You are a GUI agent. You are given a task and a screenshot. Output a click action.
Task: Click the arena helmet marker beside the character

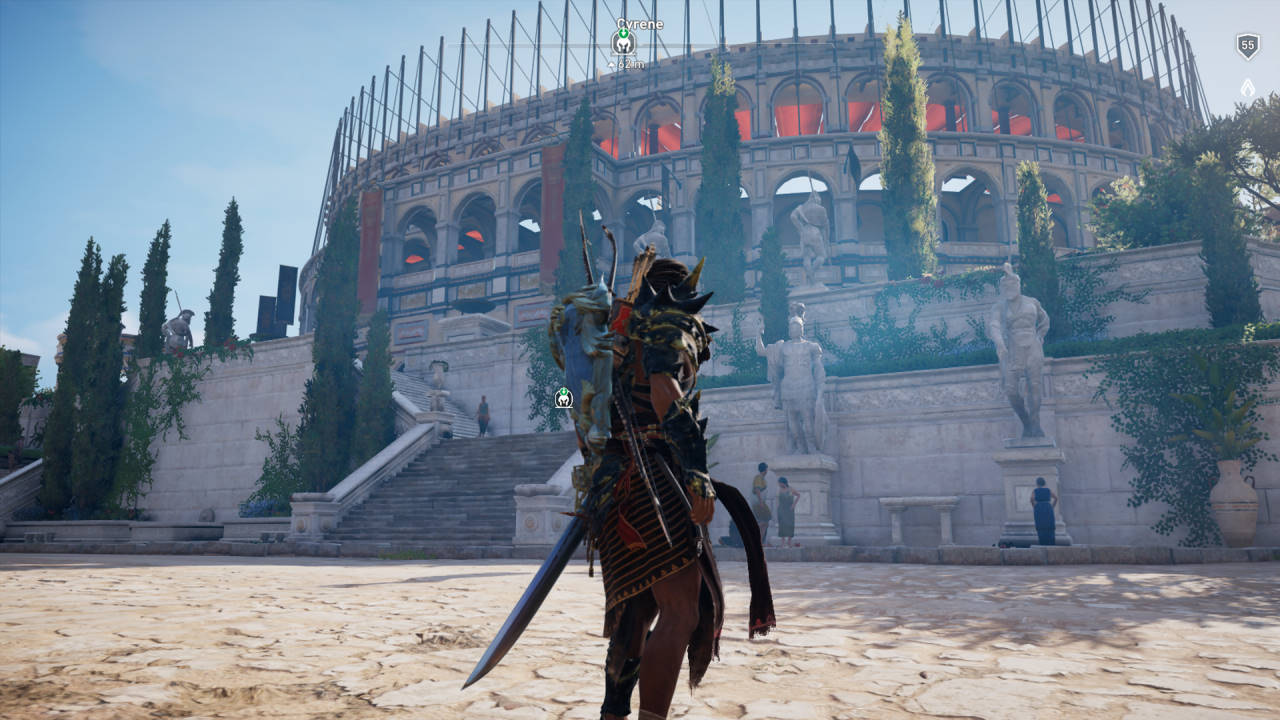[x=564, y=397]
